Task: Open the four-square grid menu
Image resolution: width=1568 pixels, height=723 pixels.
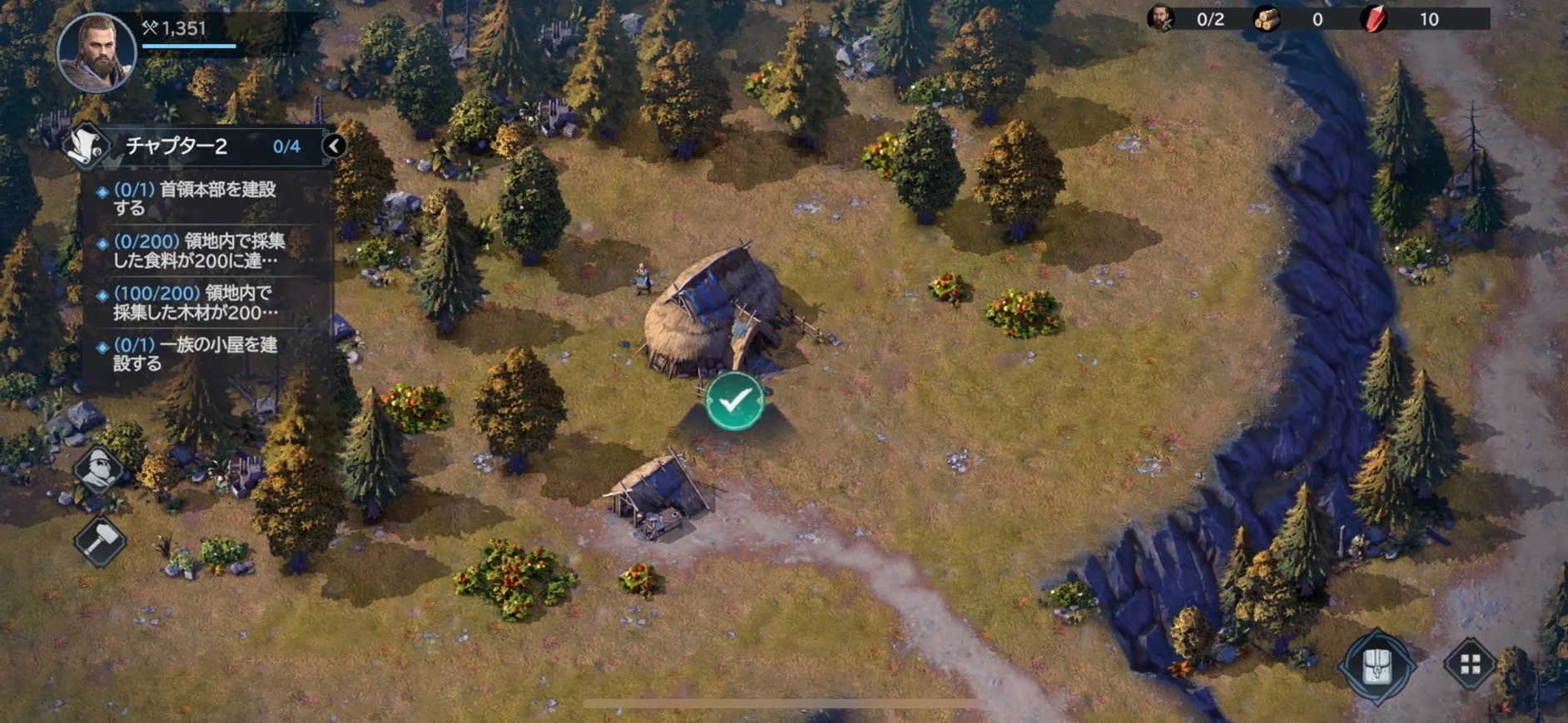Action: click(1471, 664)
